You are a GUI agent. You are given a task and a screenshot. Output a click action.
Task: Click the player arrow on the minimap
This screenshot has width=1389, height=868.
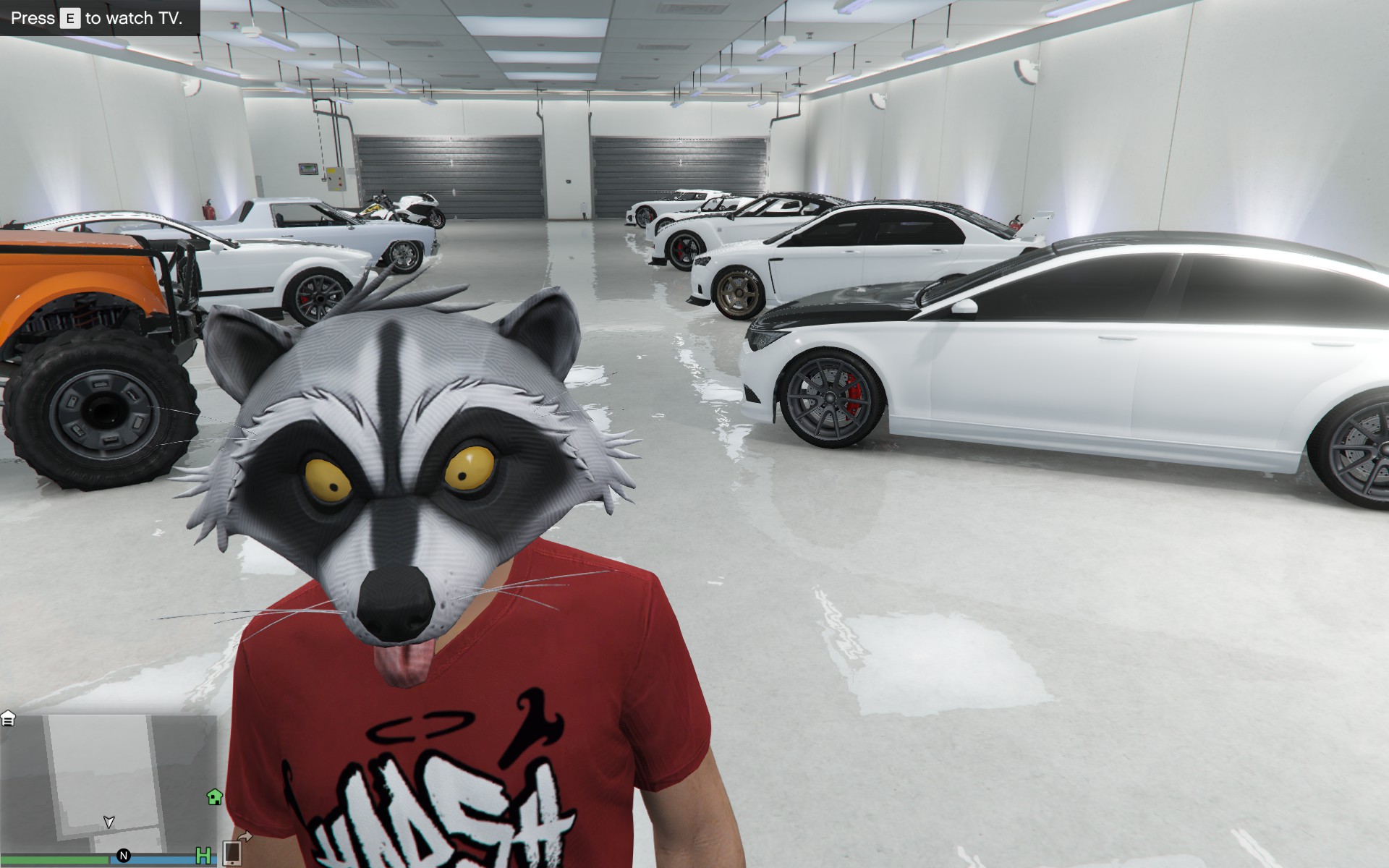109,822
